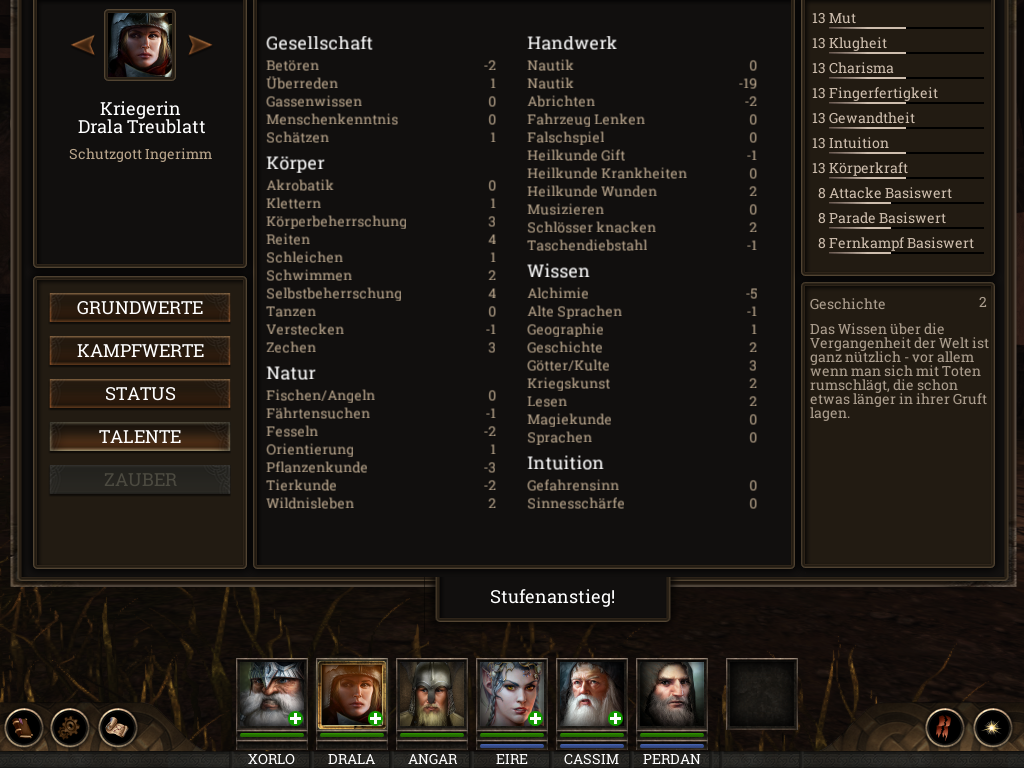This screenshot has height=768, width=1024.
Task: Open the scroll map icon
Action: click(x=117, y=727)
